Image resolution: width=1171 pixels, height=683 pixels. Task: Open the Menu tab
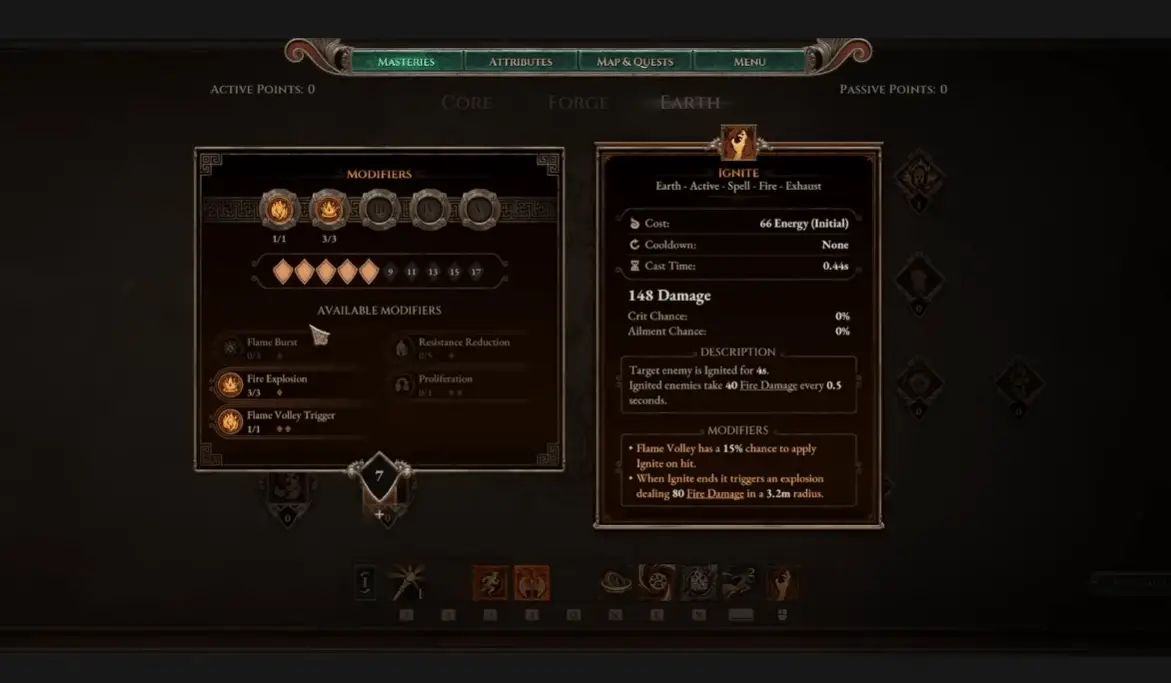(749, 62)
